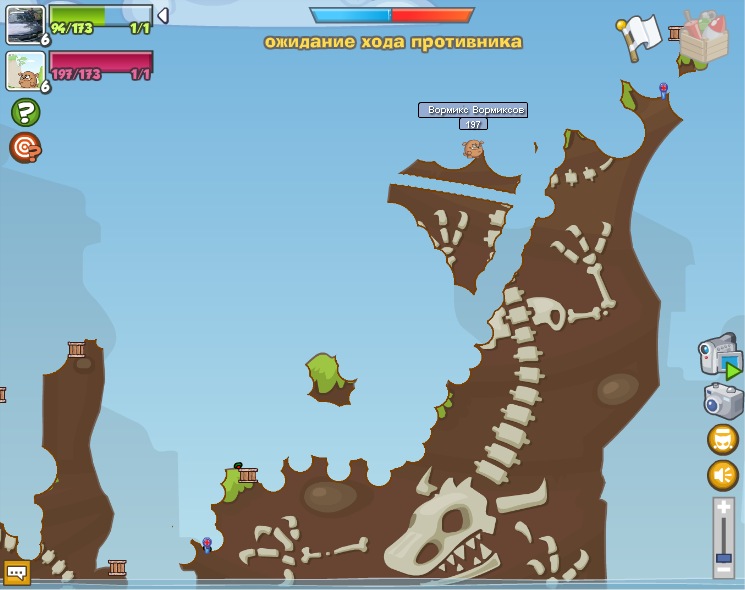Viewport: 745px width, 590px height.
Task: Collapse team panel with the white arrow
Action: (x=163, y=16)
